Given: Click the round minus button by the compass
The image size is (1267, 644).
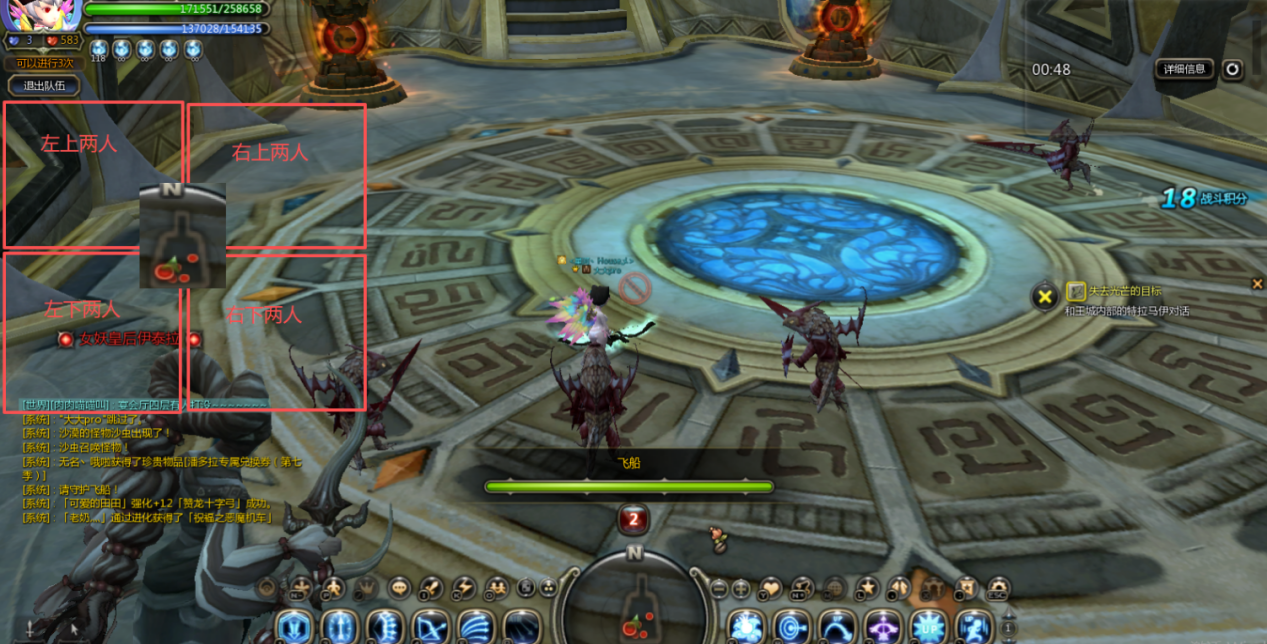Looking at the screenshot, I should [718, 588].
